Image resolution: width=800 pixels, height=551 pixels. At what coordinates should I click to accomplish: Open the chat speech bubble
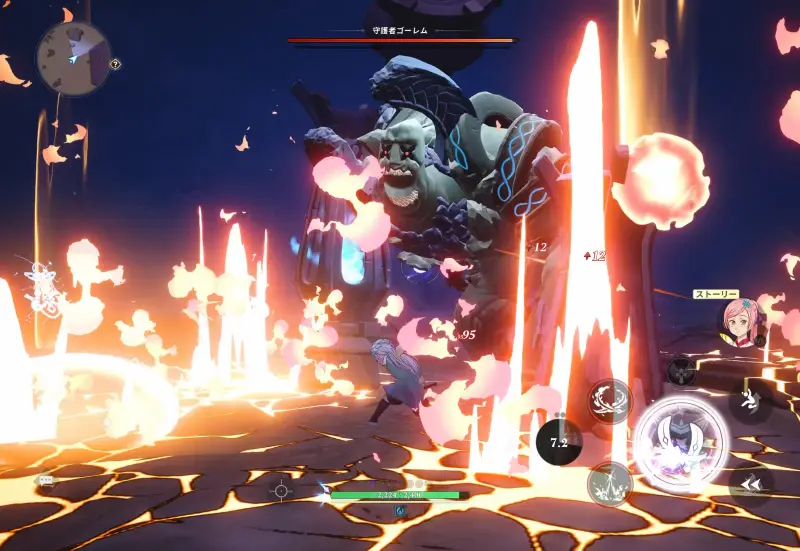pyautogui.click(x=46, y=480)
